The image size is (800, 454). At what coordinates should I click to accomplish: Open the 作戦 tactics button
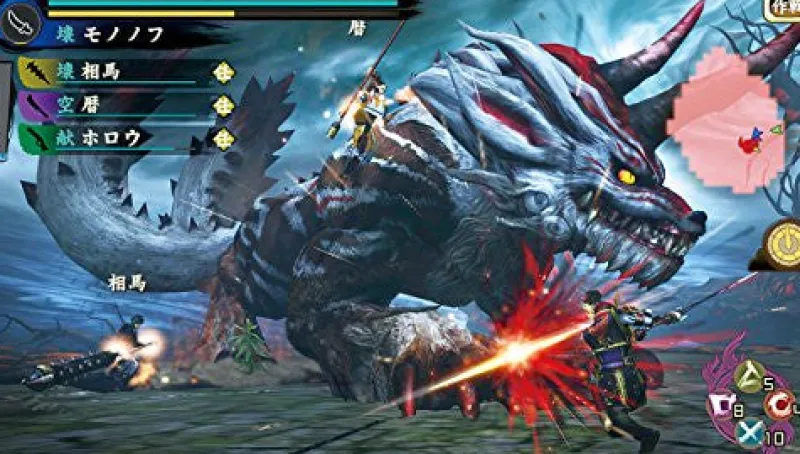tap(782, 9)
